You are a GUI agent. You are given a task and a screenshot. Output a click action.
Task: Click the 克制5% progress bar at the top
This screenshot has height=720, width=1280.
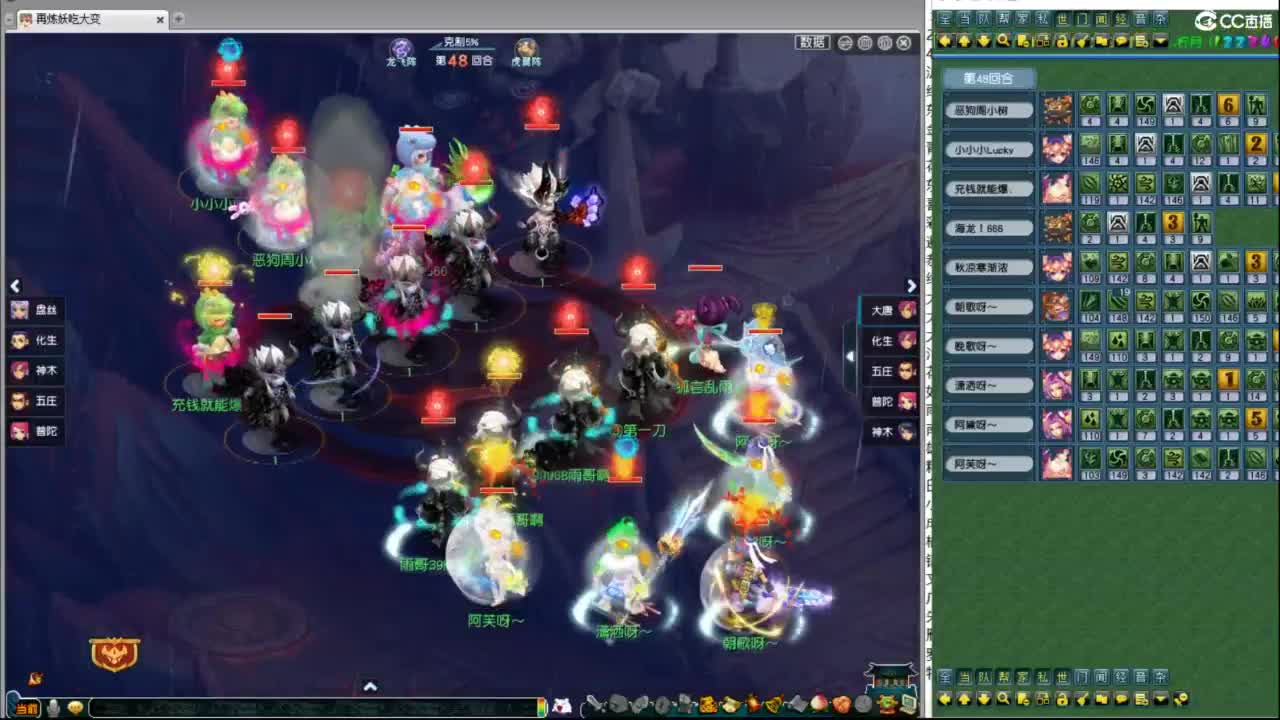click(x=460, y=43)
